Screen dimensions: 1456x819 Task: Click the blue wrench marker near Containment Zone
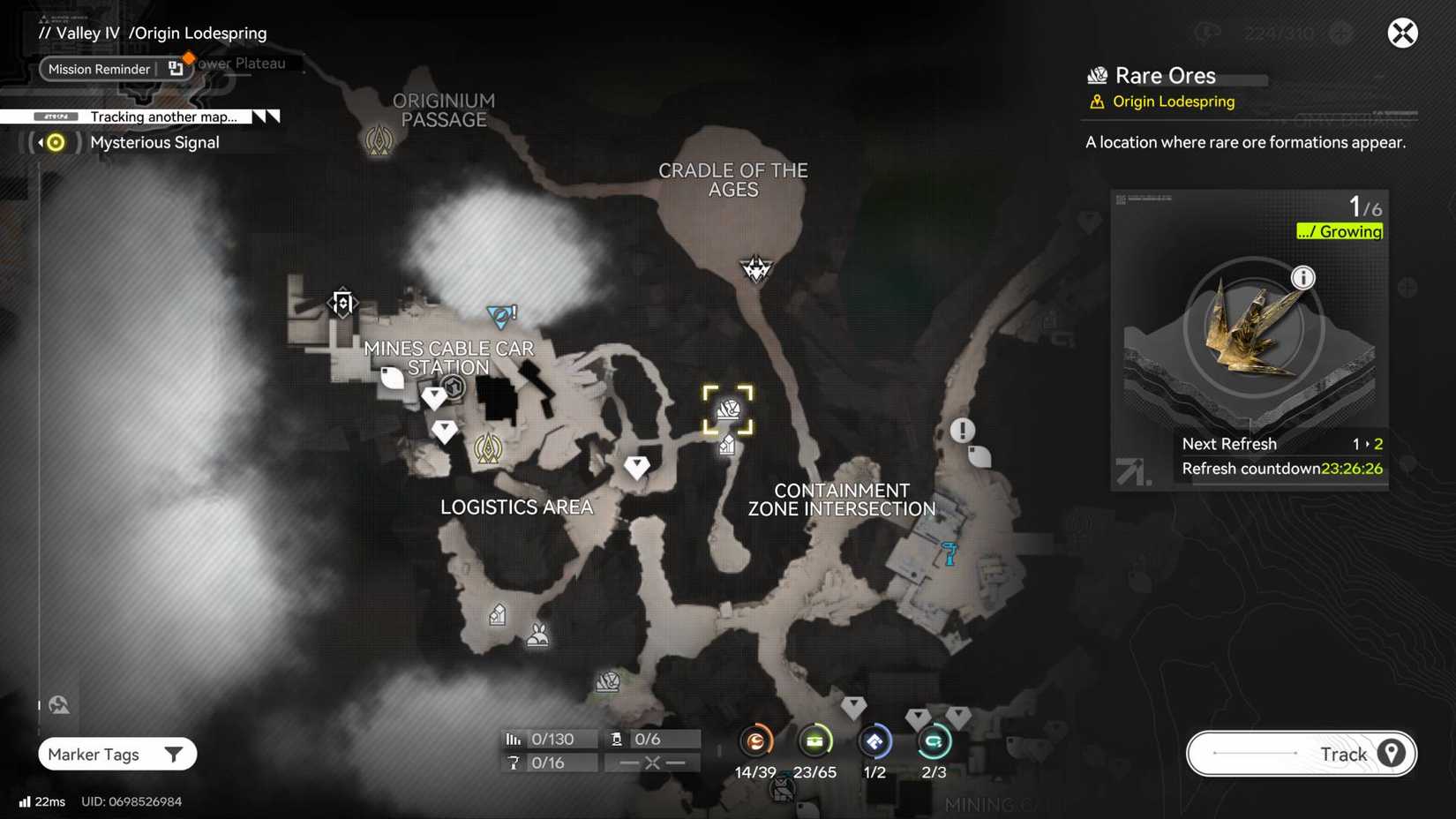948,555
